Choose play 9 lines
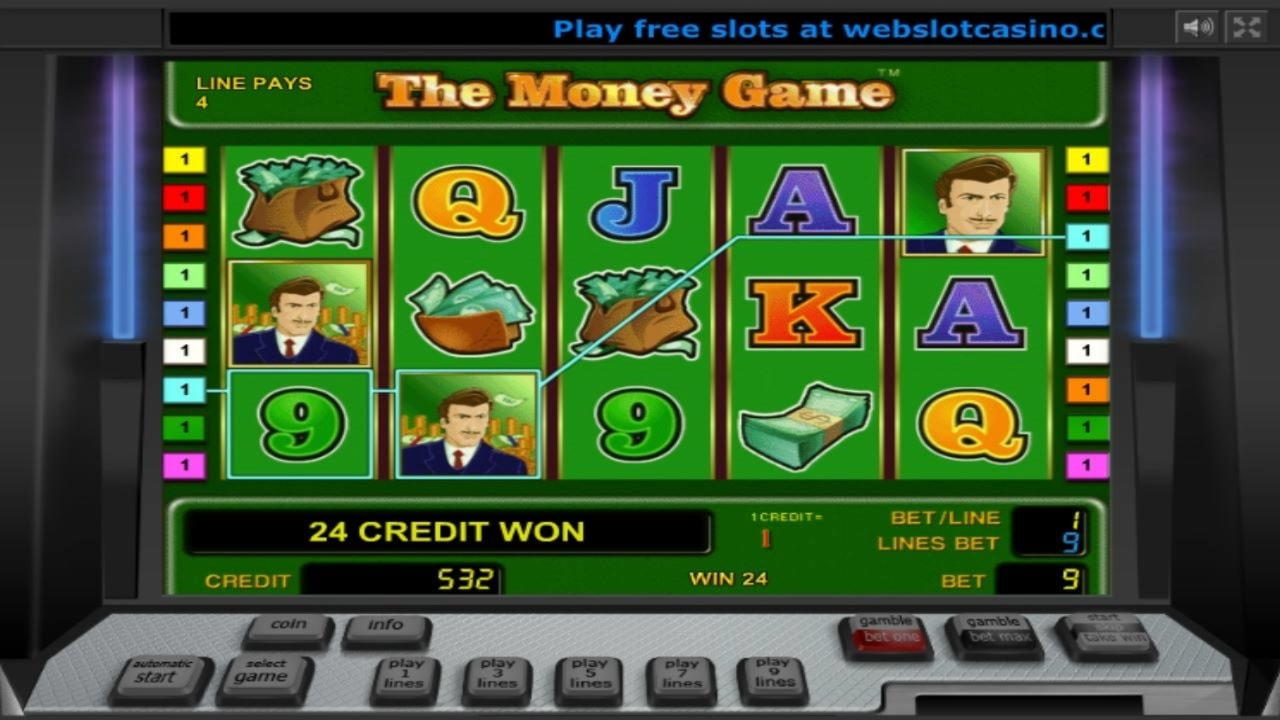 click(x=773, y=674)
